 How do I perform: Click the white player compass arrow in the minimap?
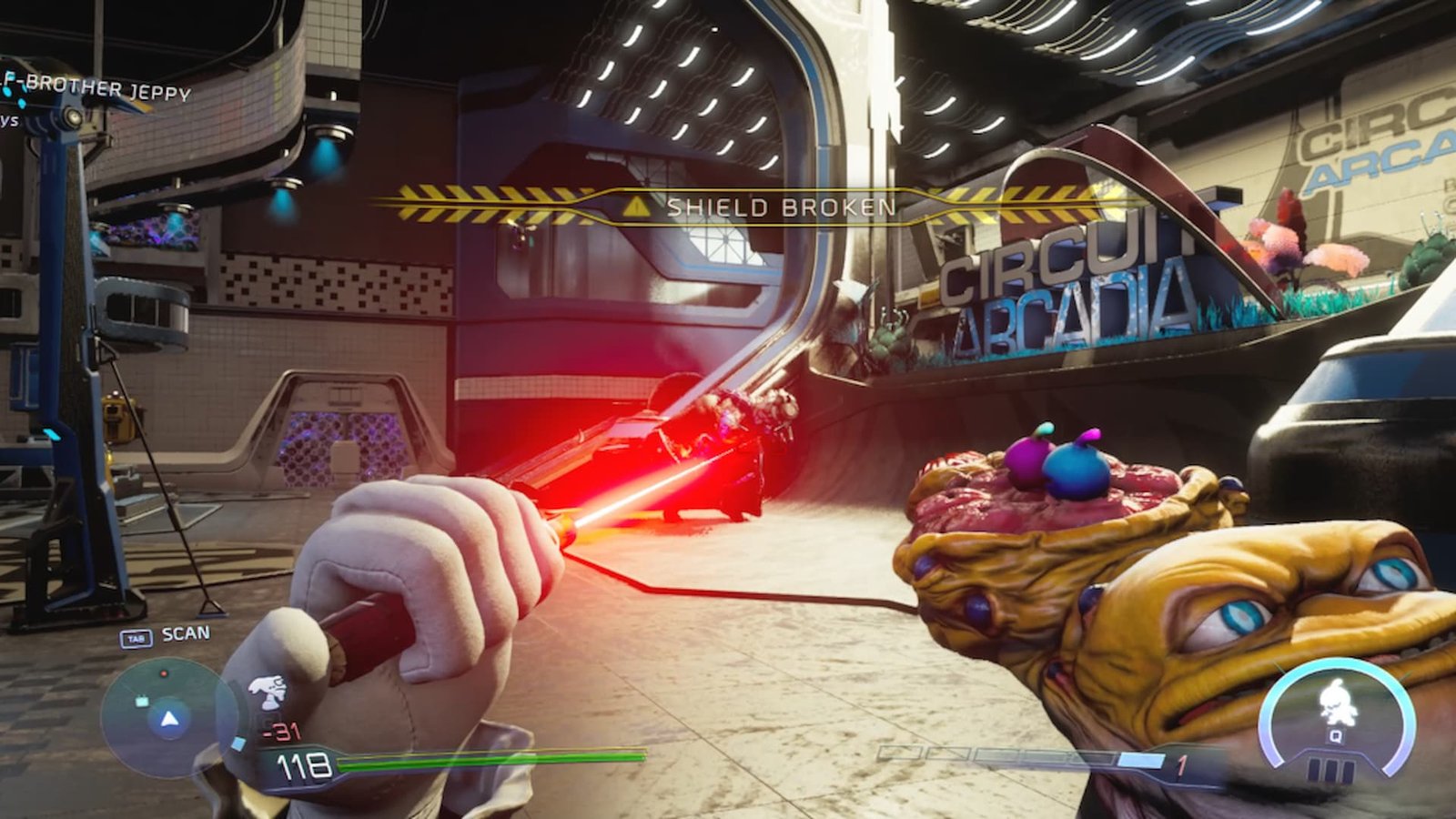(x=167, y=720)
